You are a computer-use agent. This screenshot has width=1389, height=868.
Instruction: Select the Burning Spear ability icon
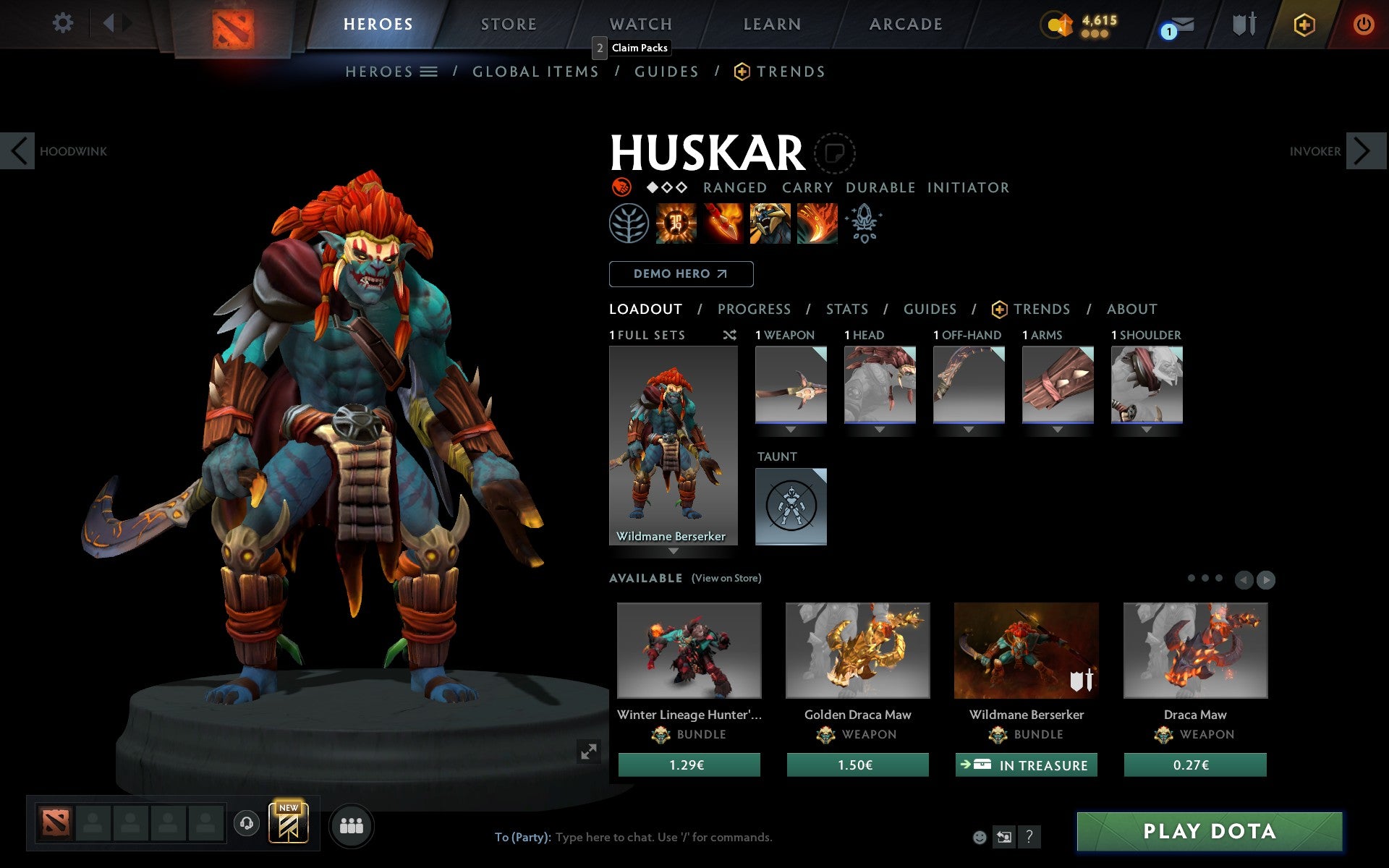721,224
